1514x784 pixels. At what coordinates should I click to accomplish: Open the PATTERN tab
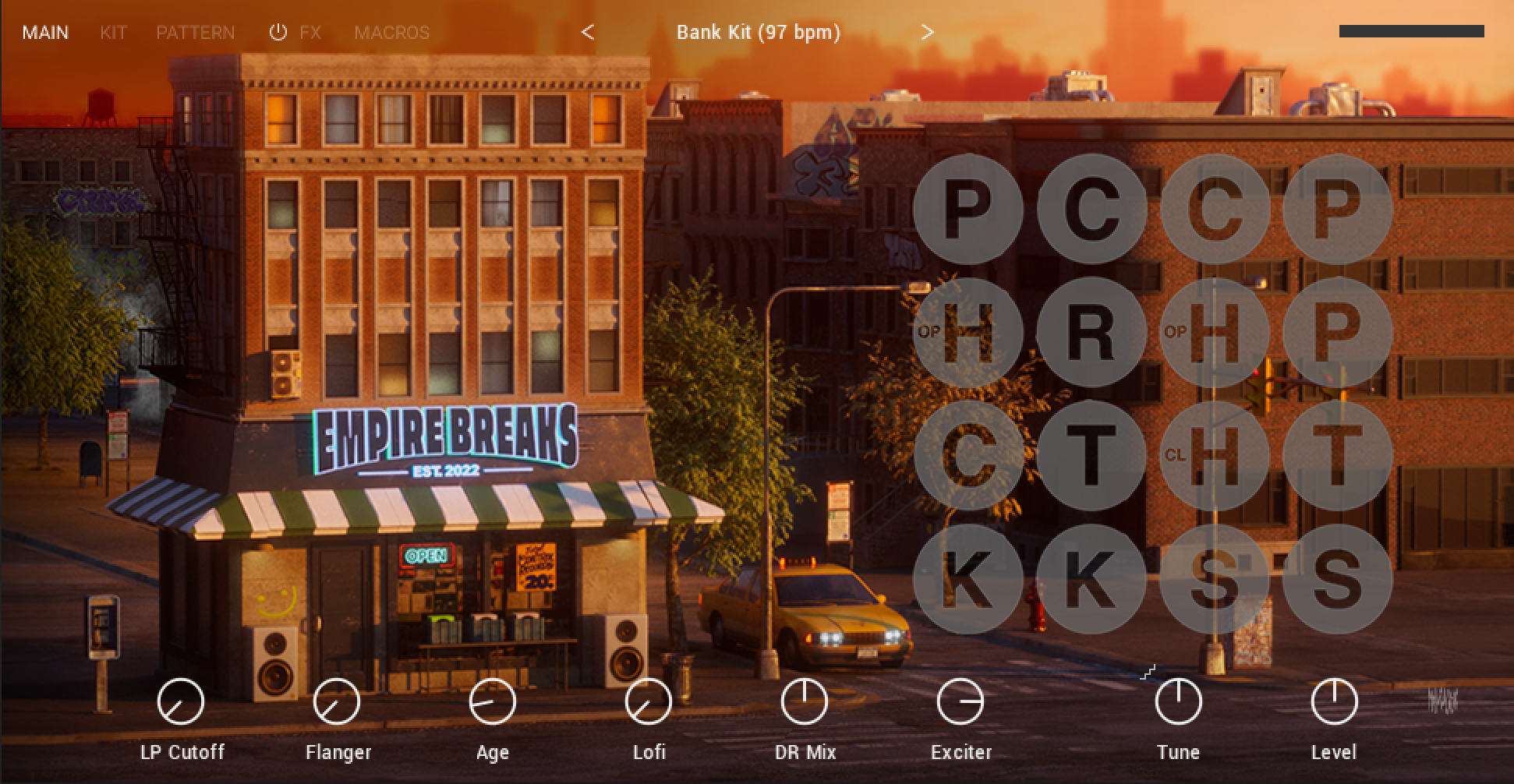click(195, 33)
